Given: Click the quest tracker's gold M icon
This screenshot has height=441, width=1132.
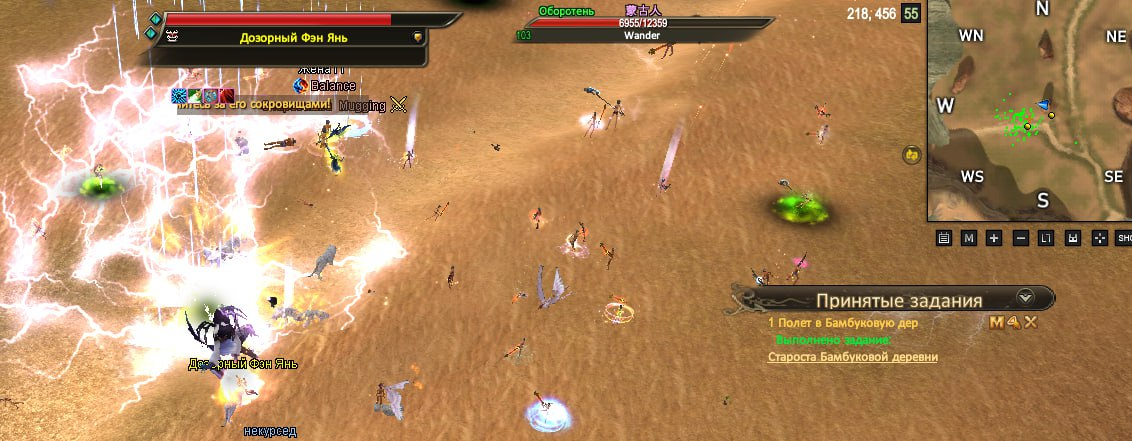Looking at the screenshot, I should click(x=996, y=322).
